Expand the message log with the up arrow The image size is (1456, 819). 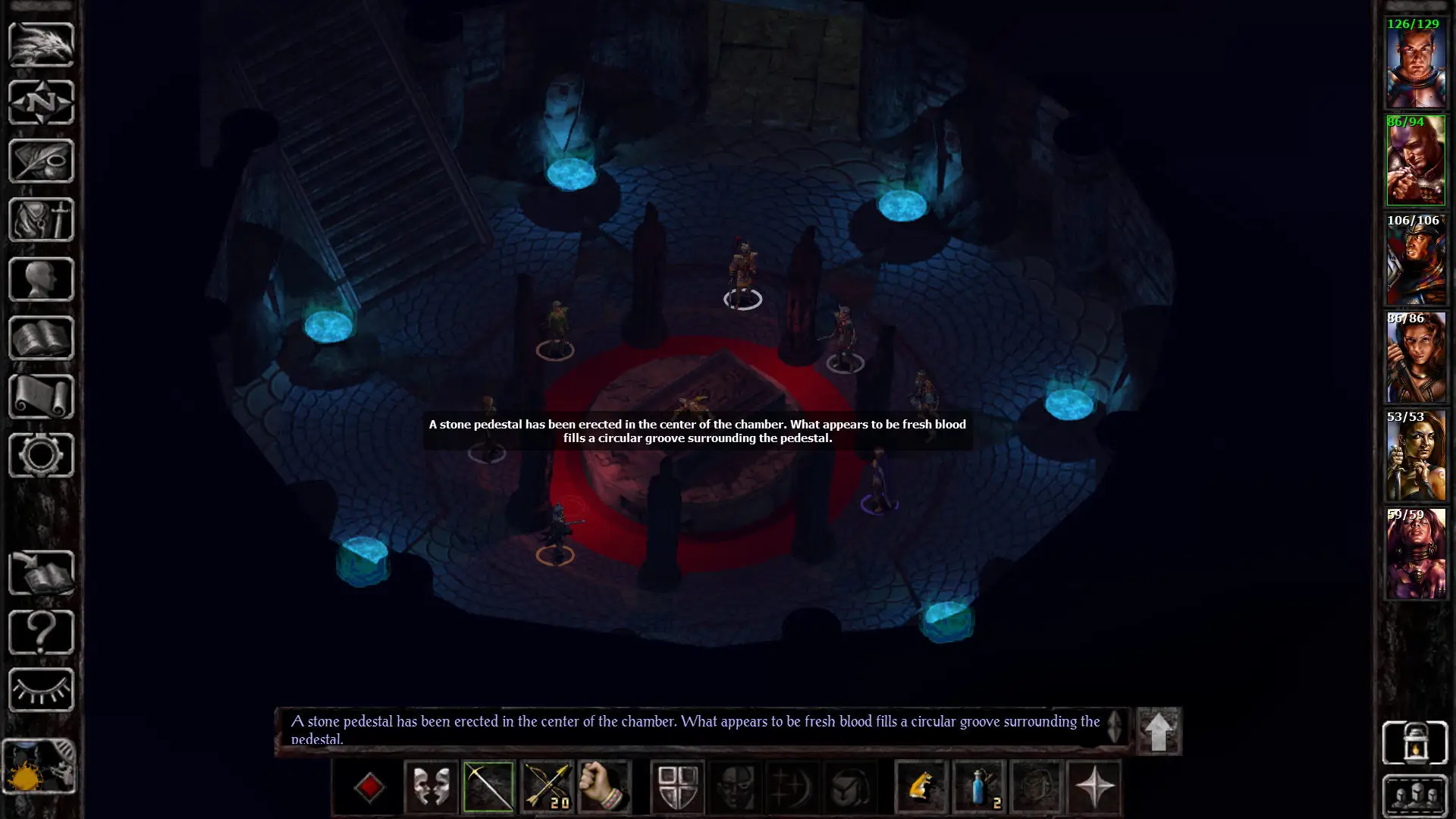1158,732
